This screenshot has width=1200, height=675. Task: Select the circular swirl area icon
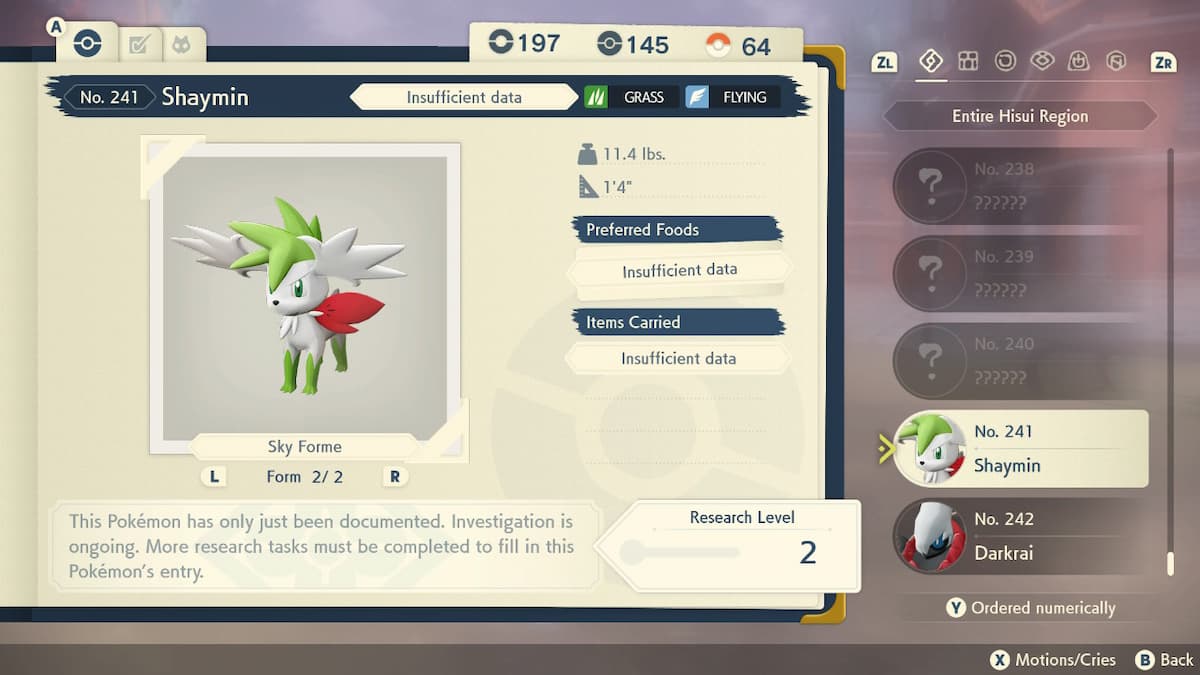pos(1005,62)
